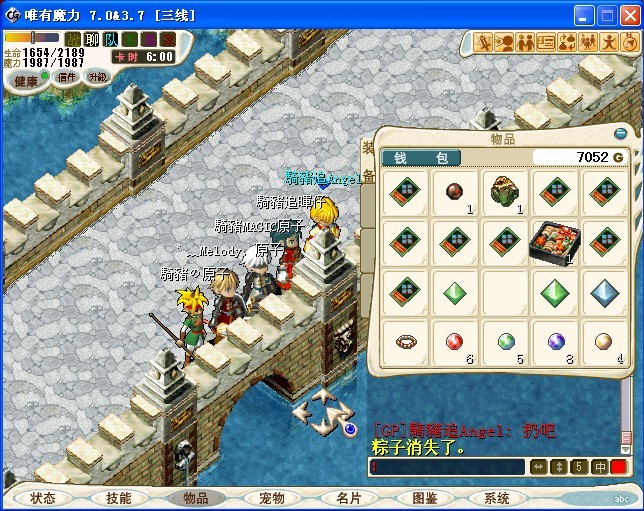Open the 技能 (Skills) menu
This screenshot has height=511, width=644.
119,498
